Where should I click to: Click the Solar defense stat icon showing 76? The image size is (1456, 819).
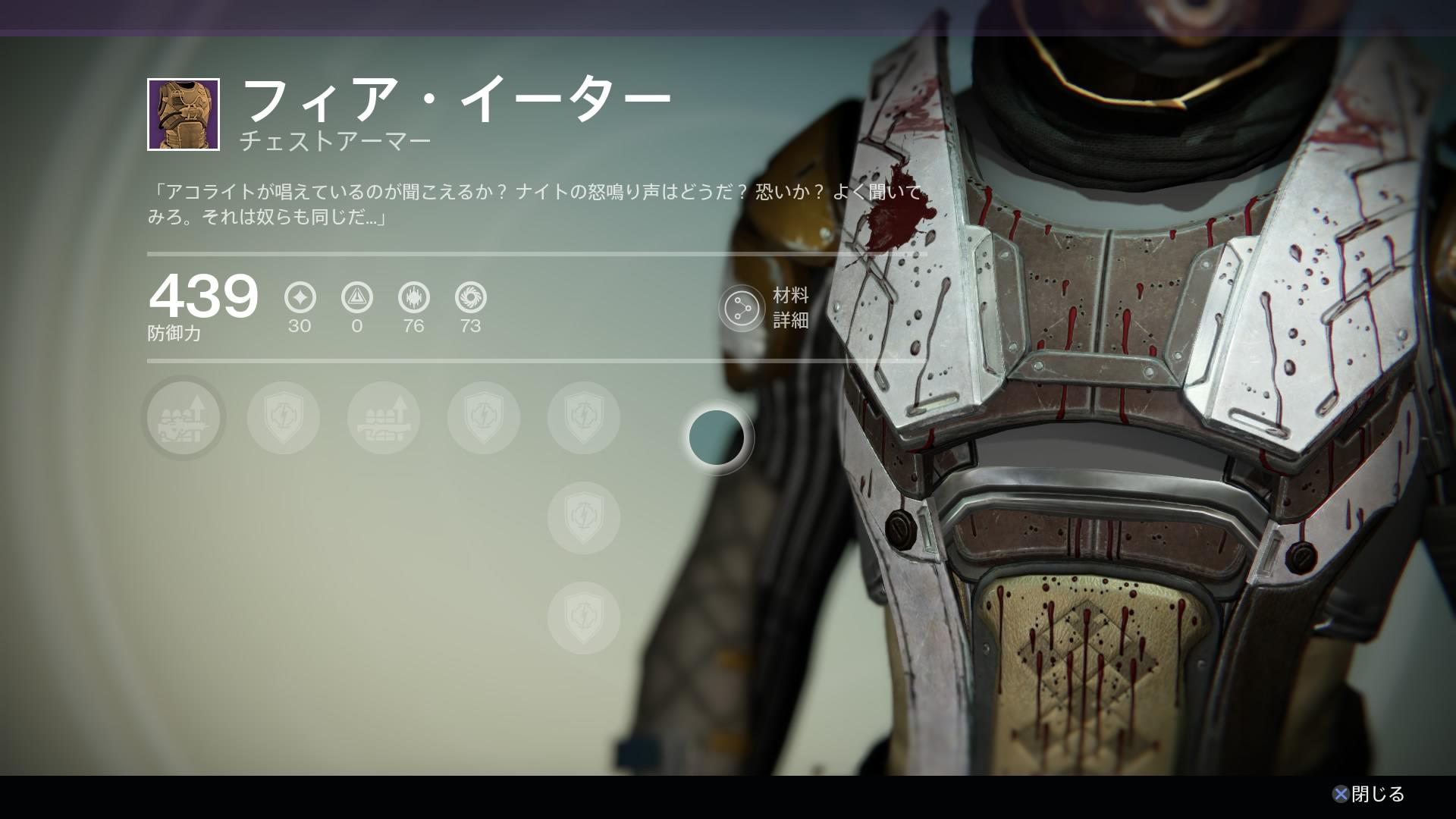[x=413, y=297]
